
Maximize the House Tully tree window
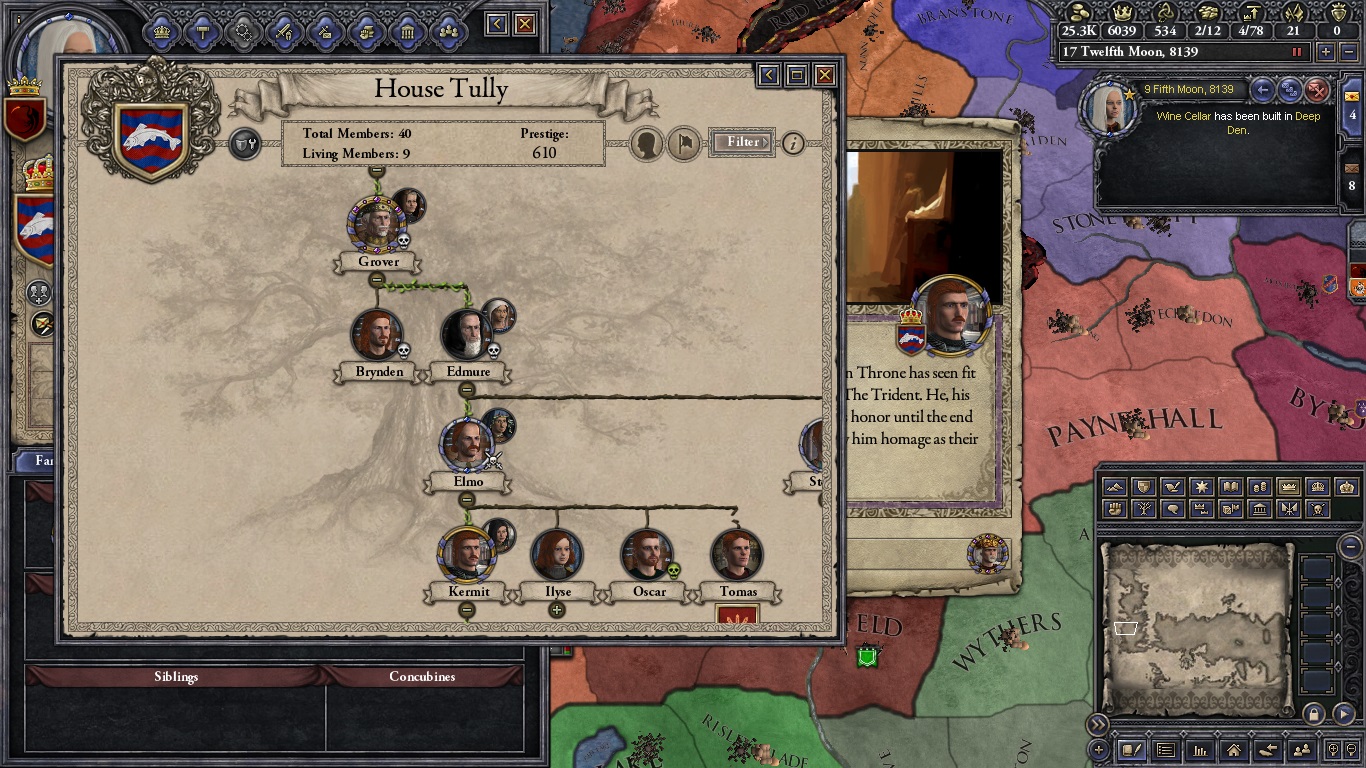point(797,75)
